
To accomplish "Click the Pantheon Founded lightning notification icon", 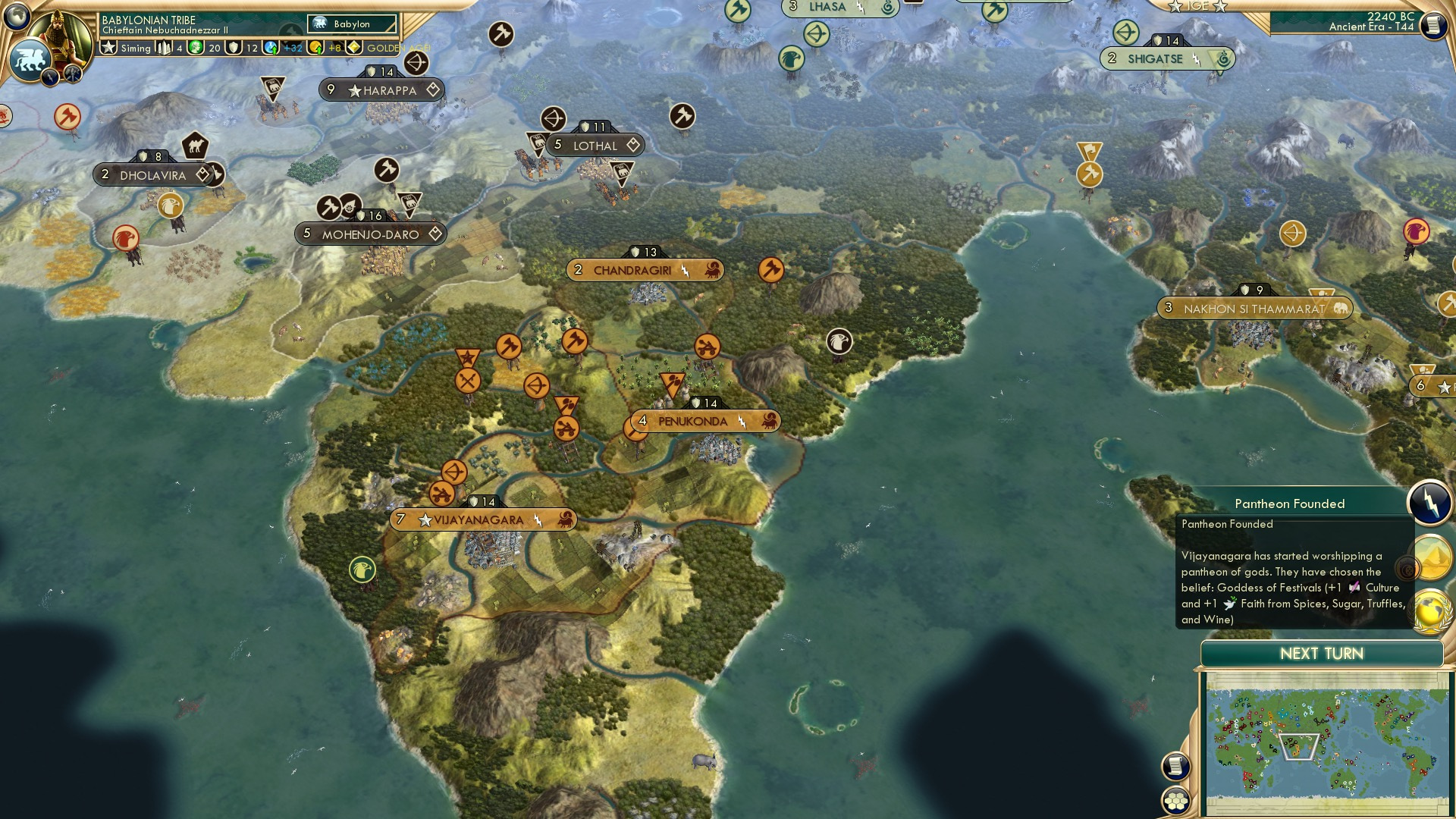I will click(x=1429, y=503).
